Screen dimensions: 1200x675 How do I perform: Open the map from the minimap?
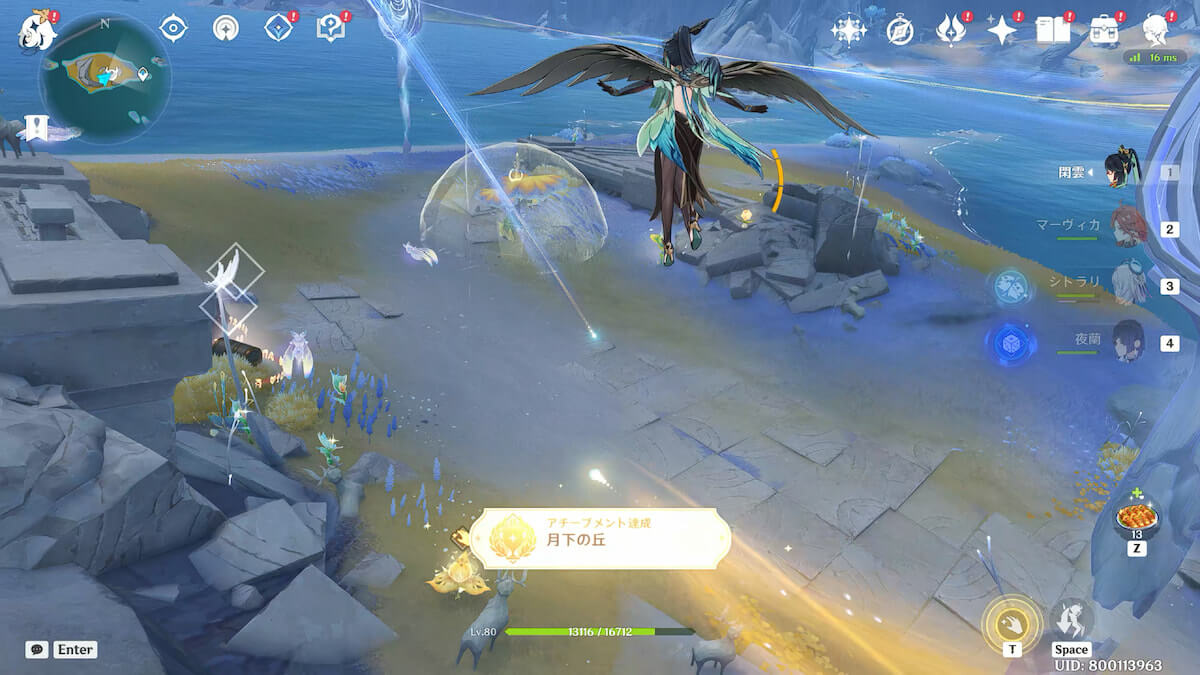(104, 76)
